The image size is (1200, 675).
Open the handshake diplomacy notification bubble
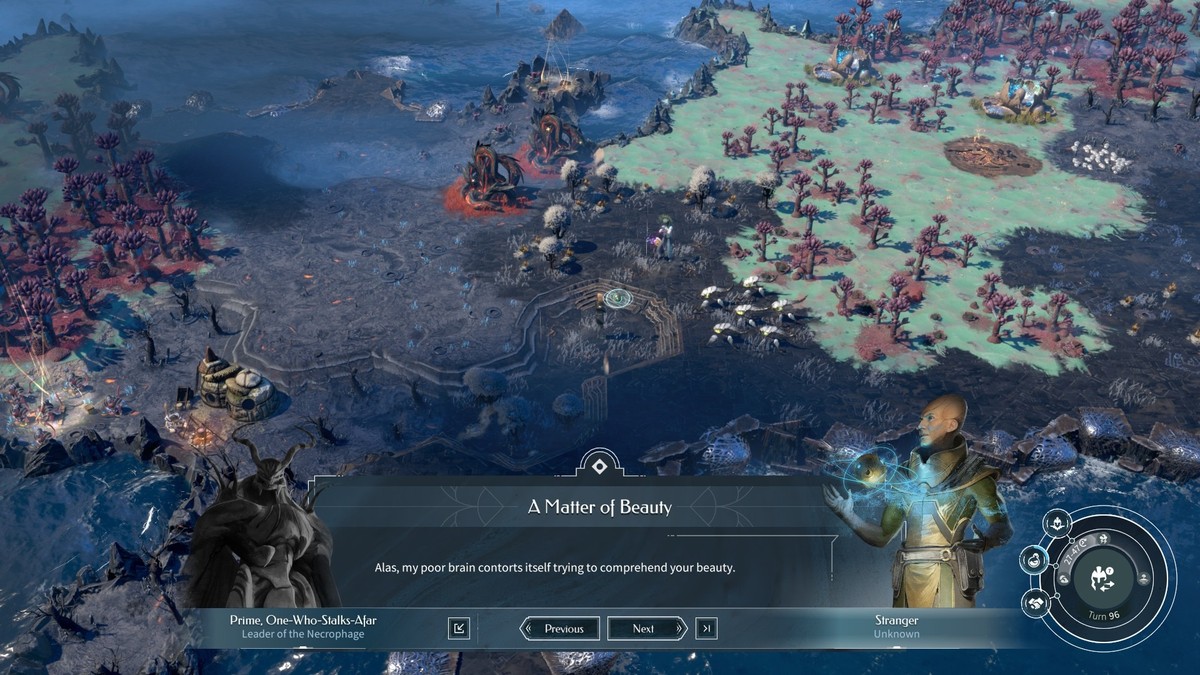click(1036, 602)
